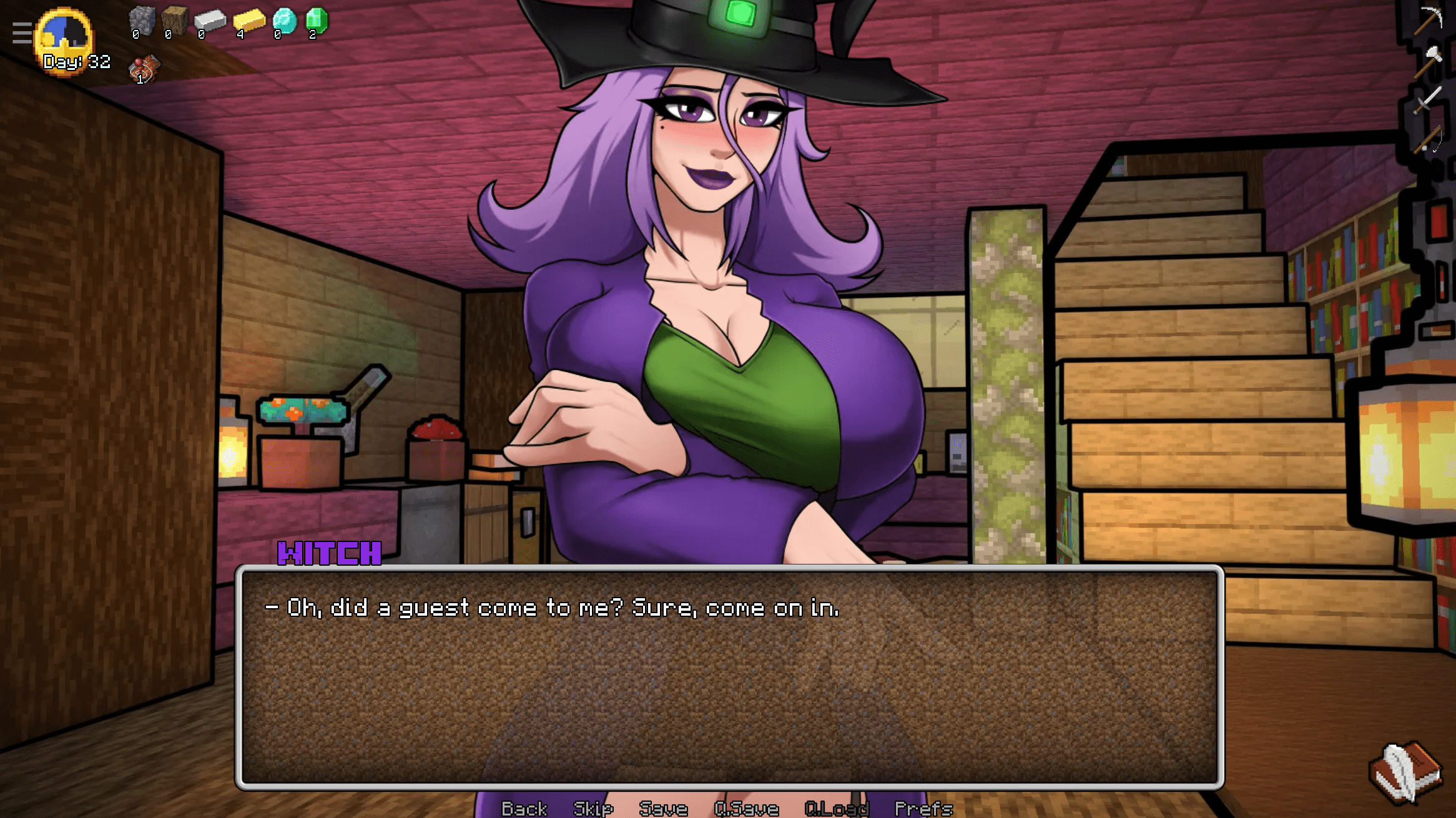This screenshot has width=1456, height=818.
Task: Open the quill and book journal
Action: coord(1405,772)
